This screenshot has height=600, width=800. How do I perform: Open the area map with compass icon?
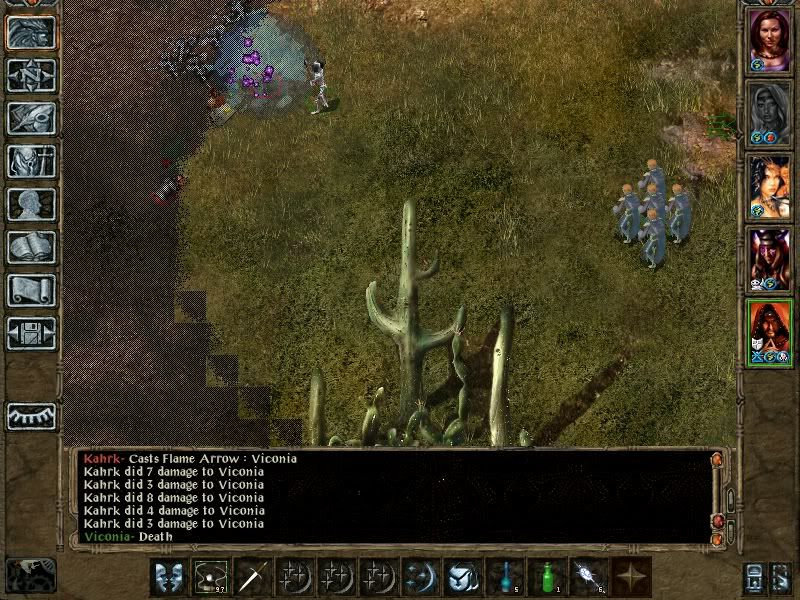tap(31, 76)
